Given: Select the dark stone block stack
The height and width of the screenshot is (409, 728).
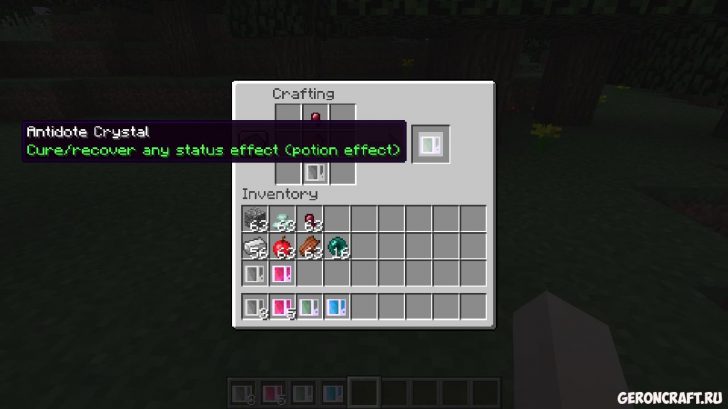Looking at the screenshot, I should pos(255,220).
